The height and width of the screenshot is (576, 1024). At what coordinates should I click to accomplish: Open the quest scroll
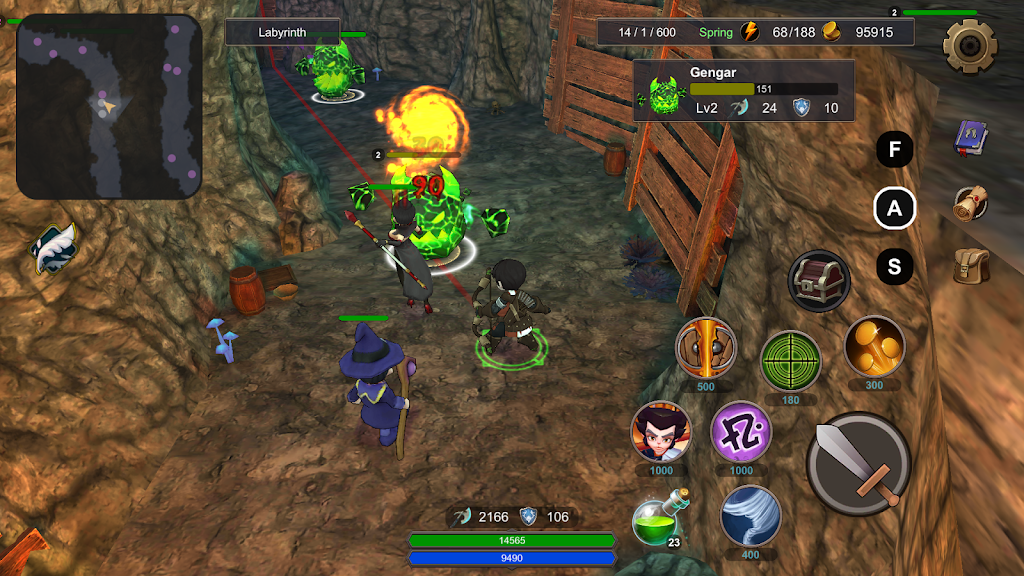[970, 204]
